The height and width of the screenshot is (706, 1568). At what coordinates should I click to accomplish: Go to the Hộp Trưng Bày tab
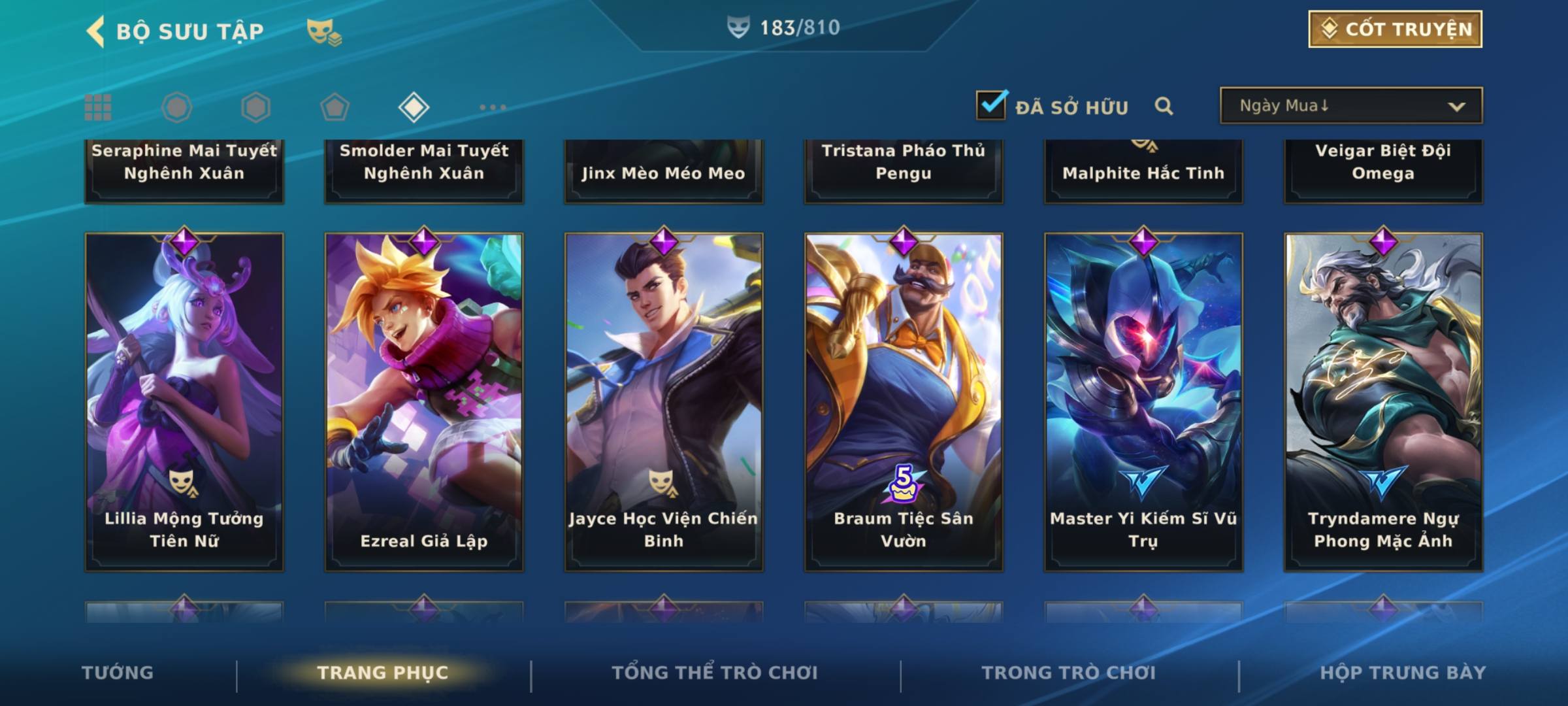pos(1403,673)
